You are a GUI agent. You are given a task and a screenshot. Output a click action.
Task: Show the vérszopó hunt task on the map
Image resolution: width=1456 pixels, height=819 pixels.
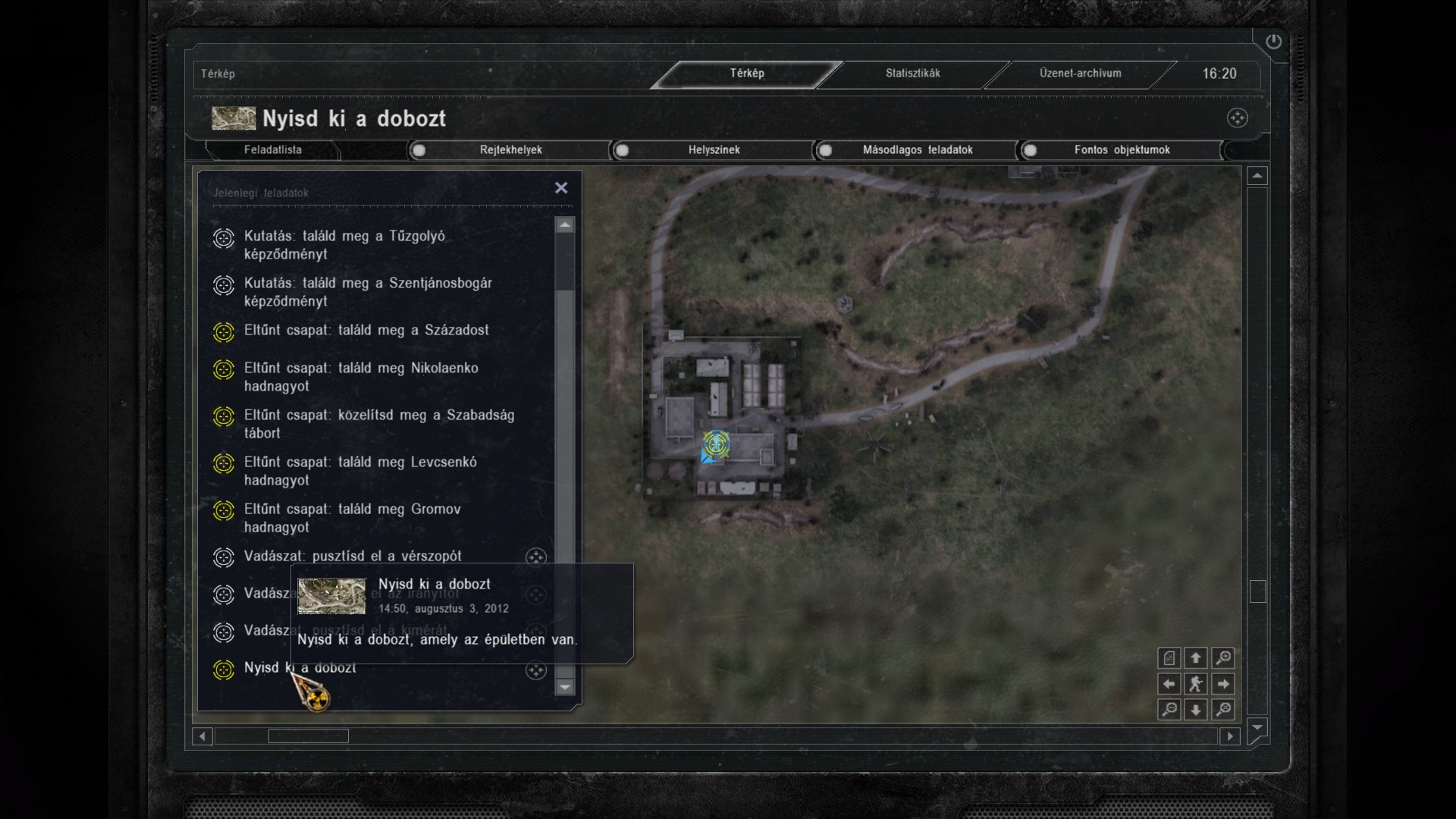point(536,557)
